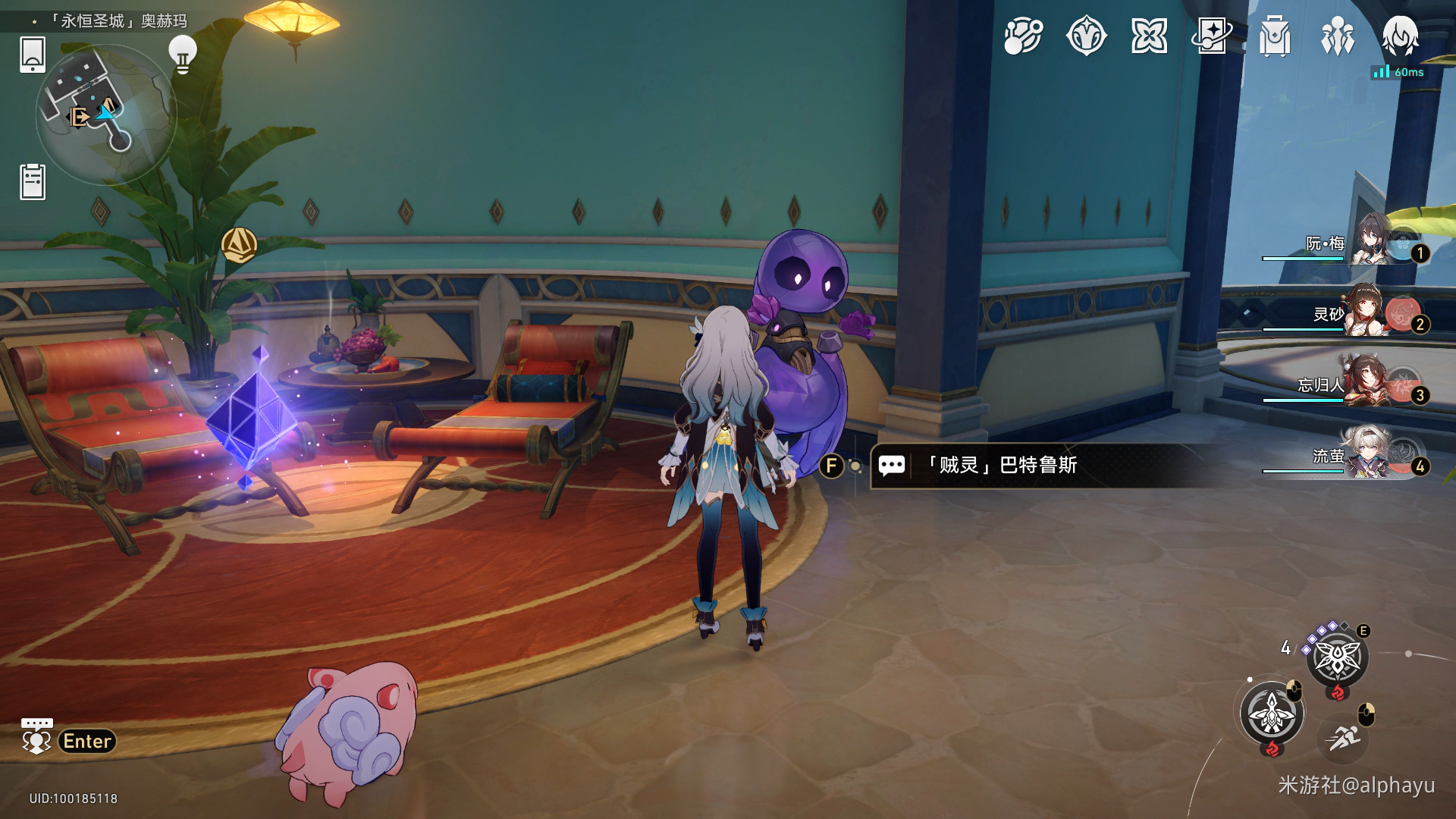1456x819 pixels.
Task: Open the phone menu icon
Action: pyautogui.click(x=33, y=55)
